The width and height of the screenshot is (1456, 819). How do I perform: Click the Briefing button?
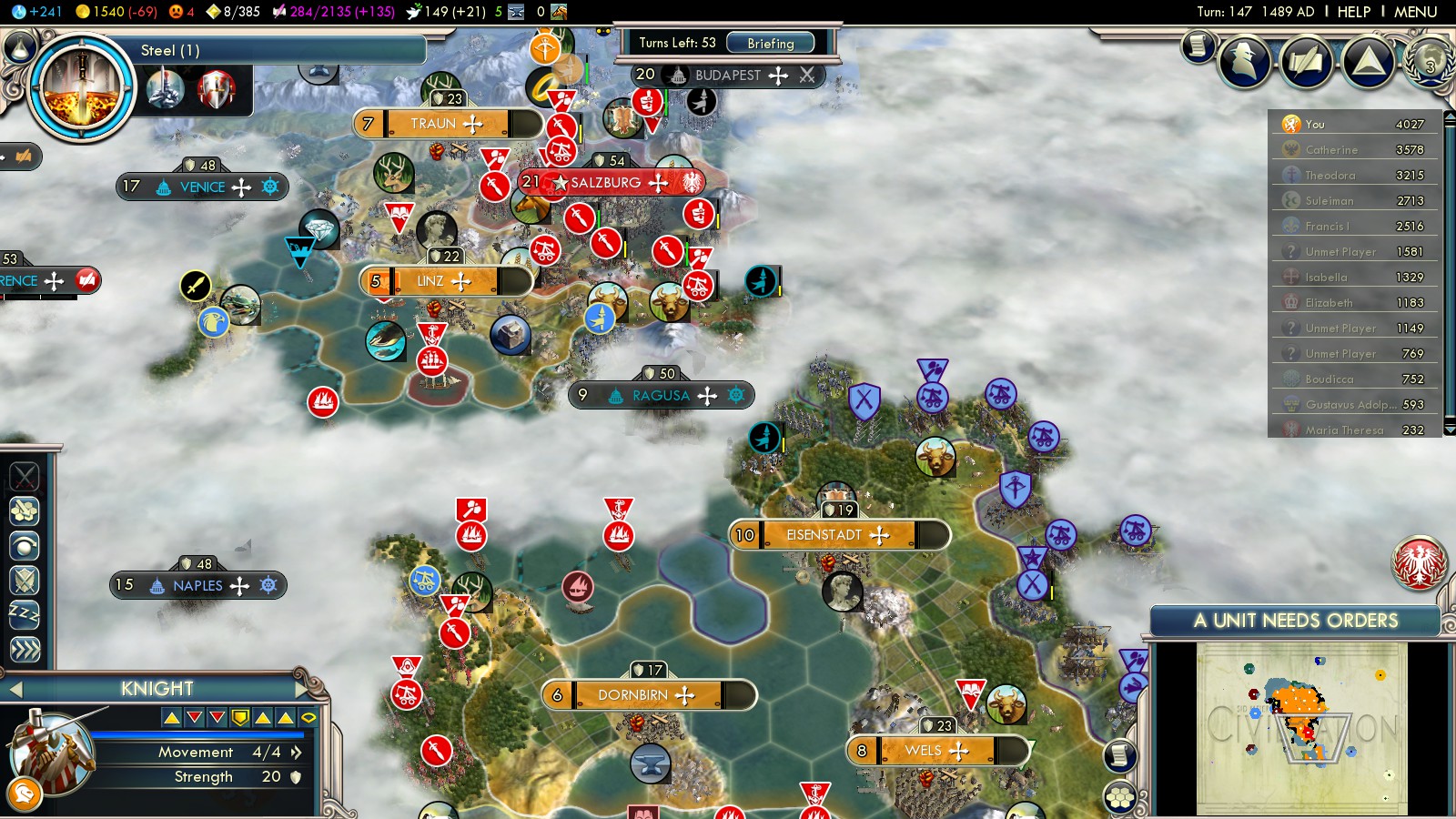pos(770,43)
